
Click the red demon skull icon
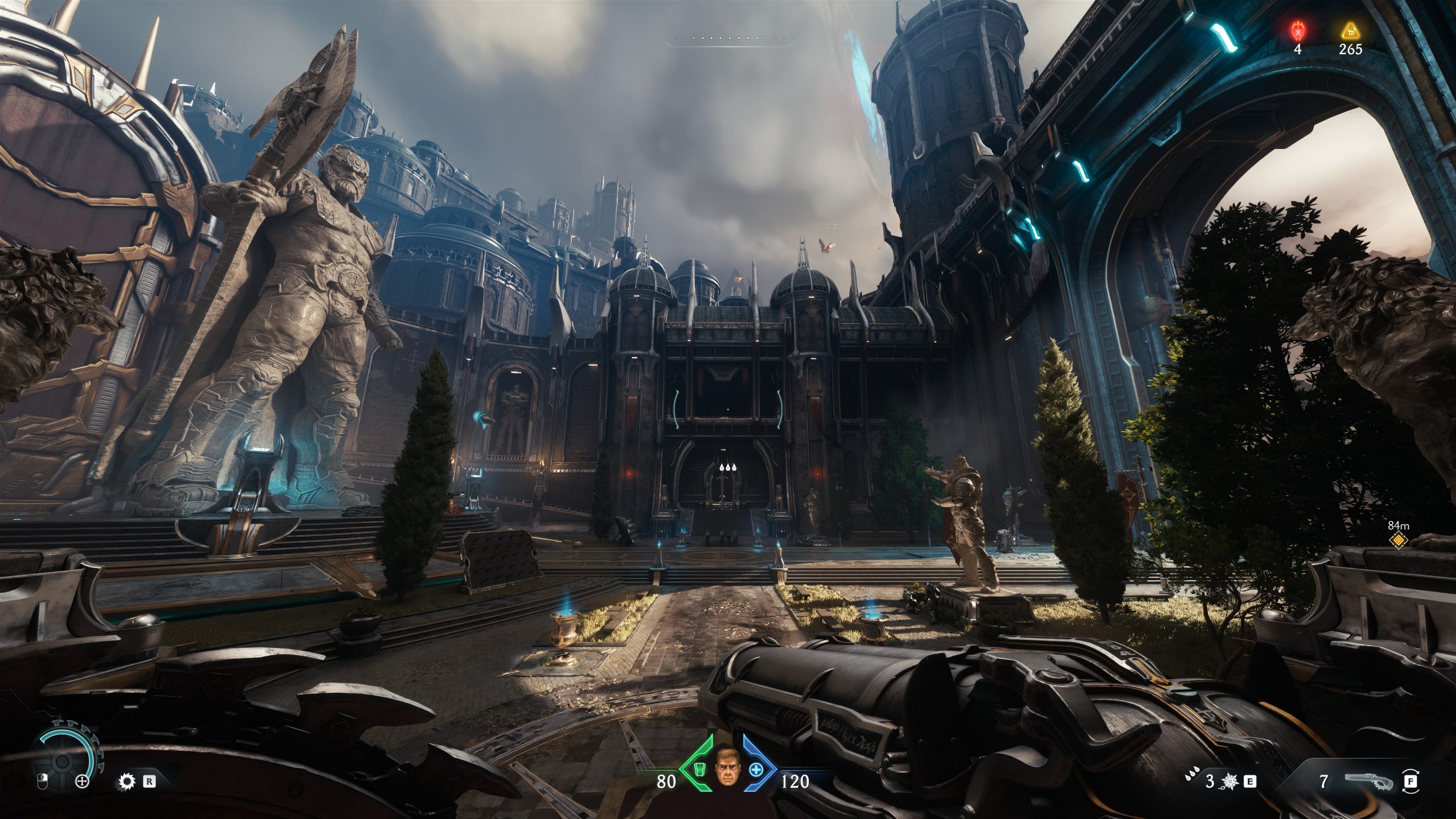pos(1297,29)
